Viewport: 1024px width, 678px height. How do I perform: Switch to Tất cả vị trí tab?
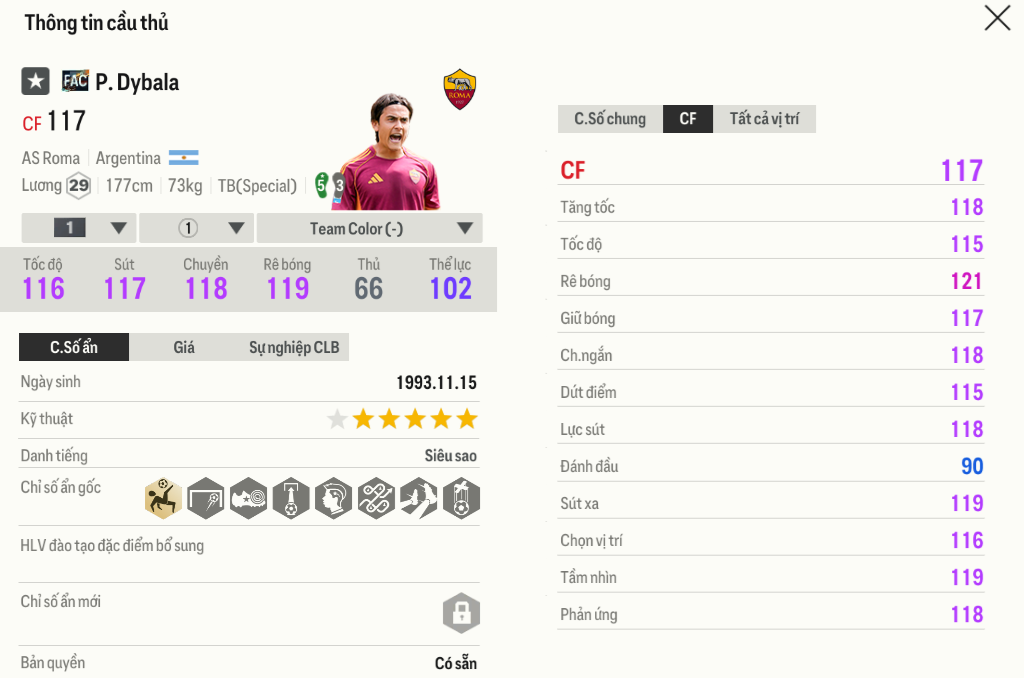coord(764,119)
